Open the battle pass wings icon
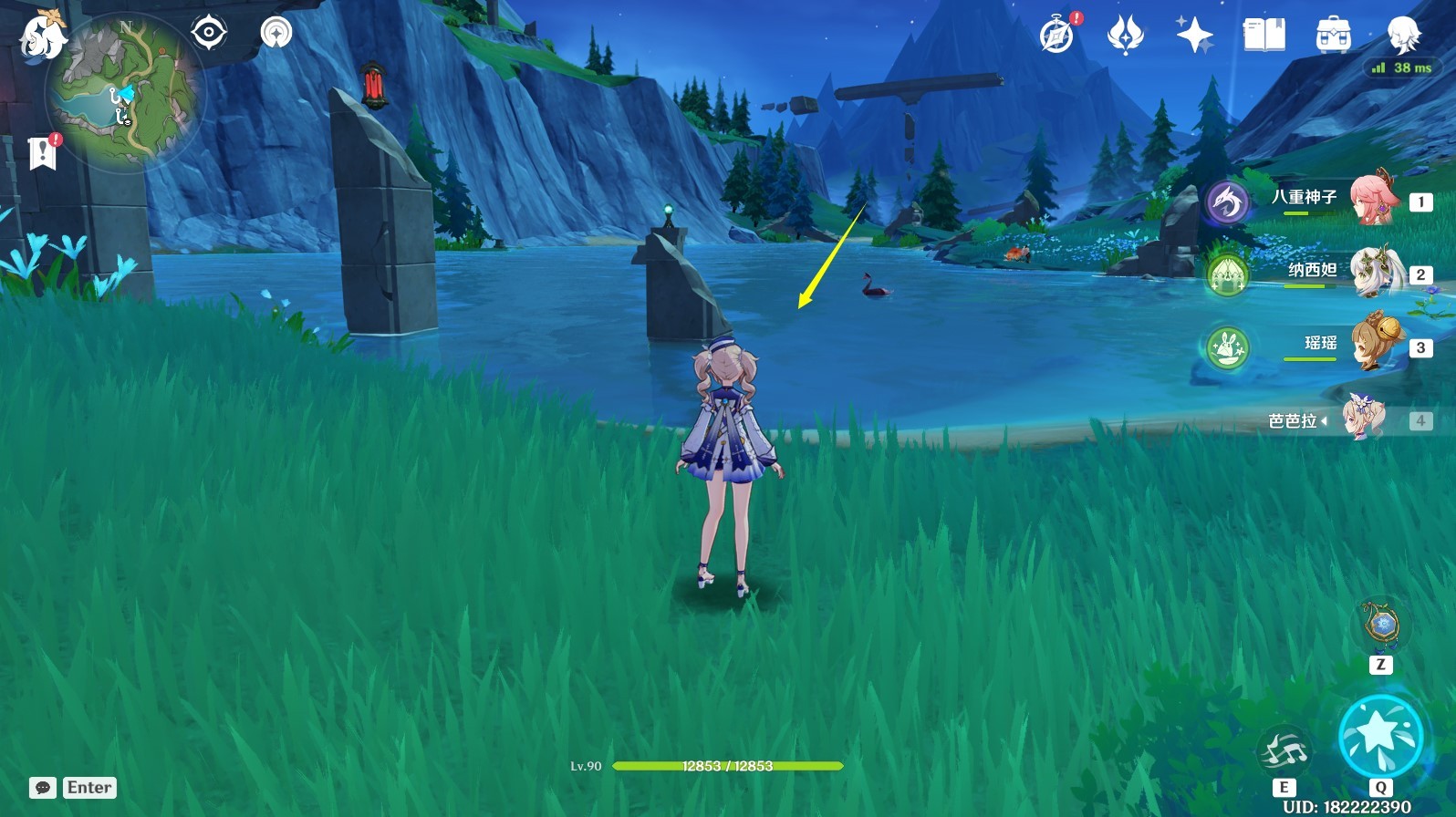The image size is (1456, 817). [1125, 36]
